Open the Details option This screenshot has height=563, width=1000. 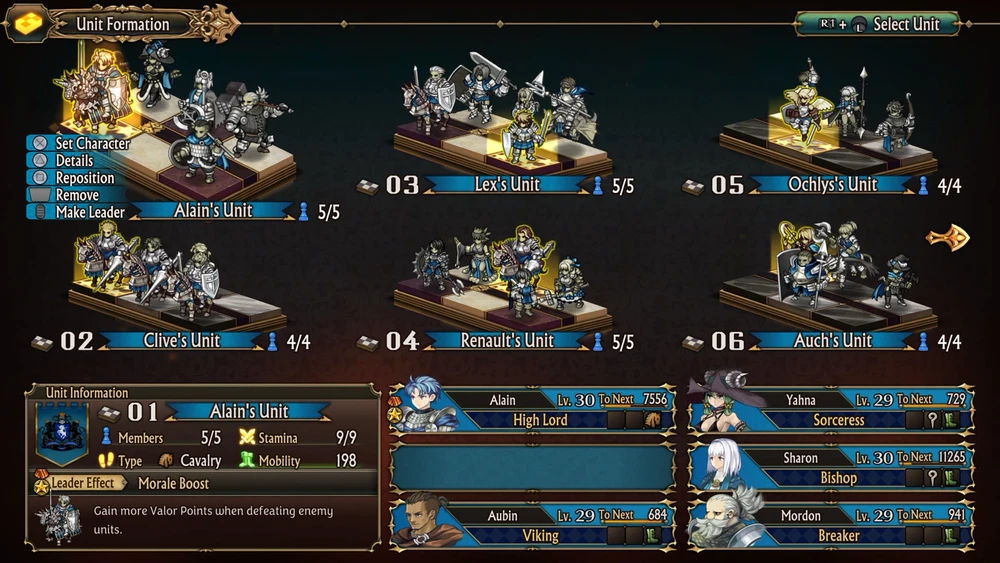74,160
